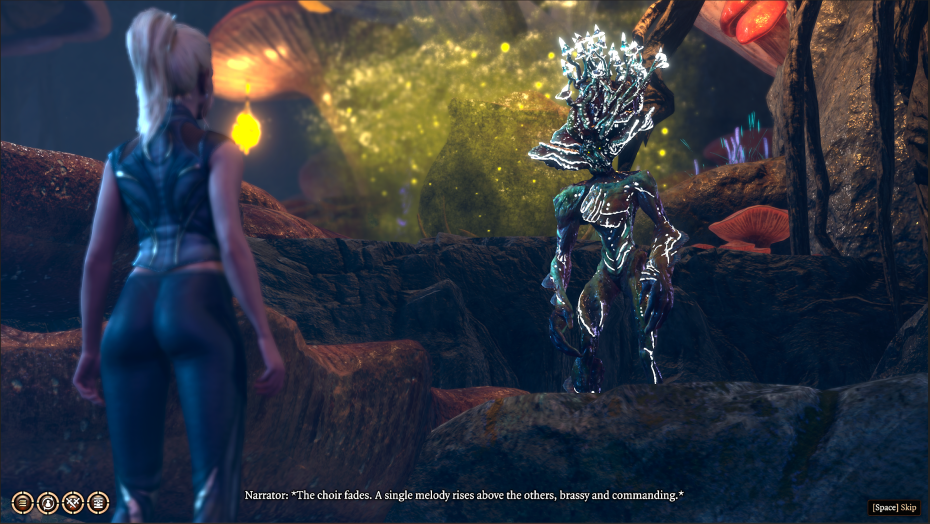Open the stacked-lines dialogue history icon

(x=22, y=503)
